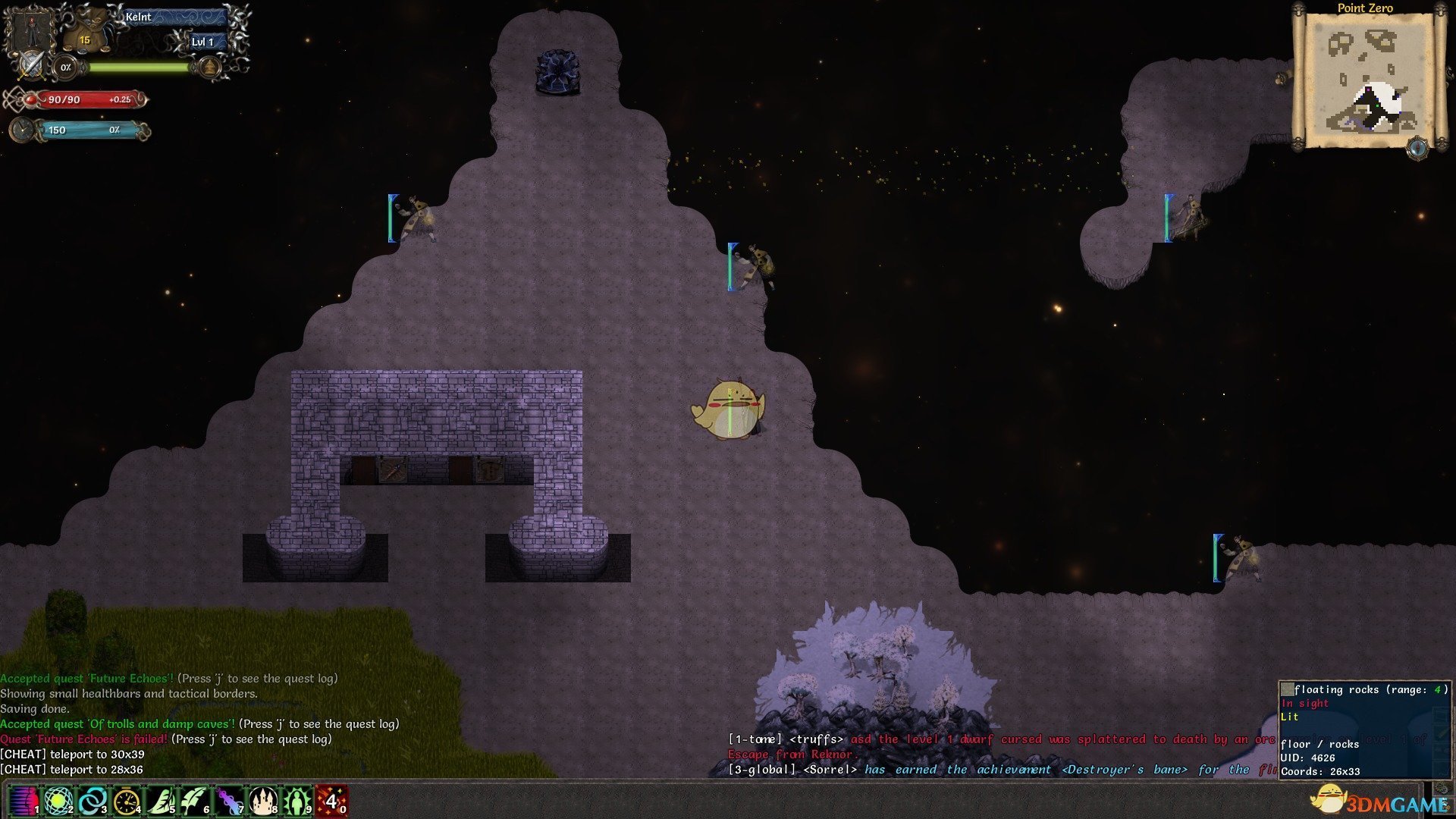Viewport: 1456px width, 819px height.
Task: Activate the purple streak ability in slot 1
Action: pyautogui.click(x=23, y=801)
